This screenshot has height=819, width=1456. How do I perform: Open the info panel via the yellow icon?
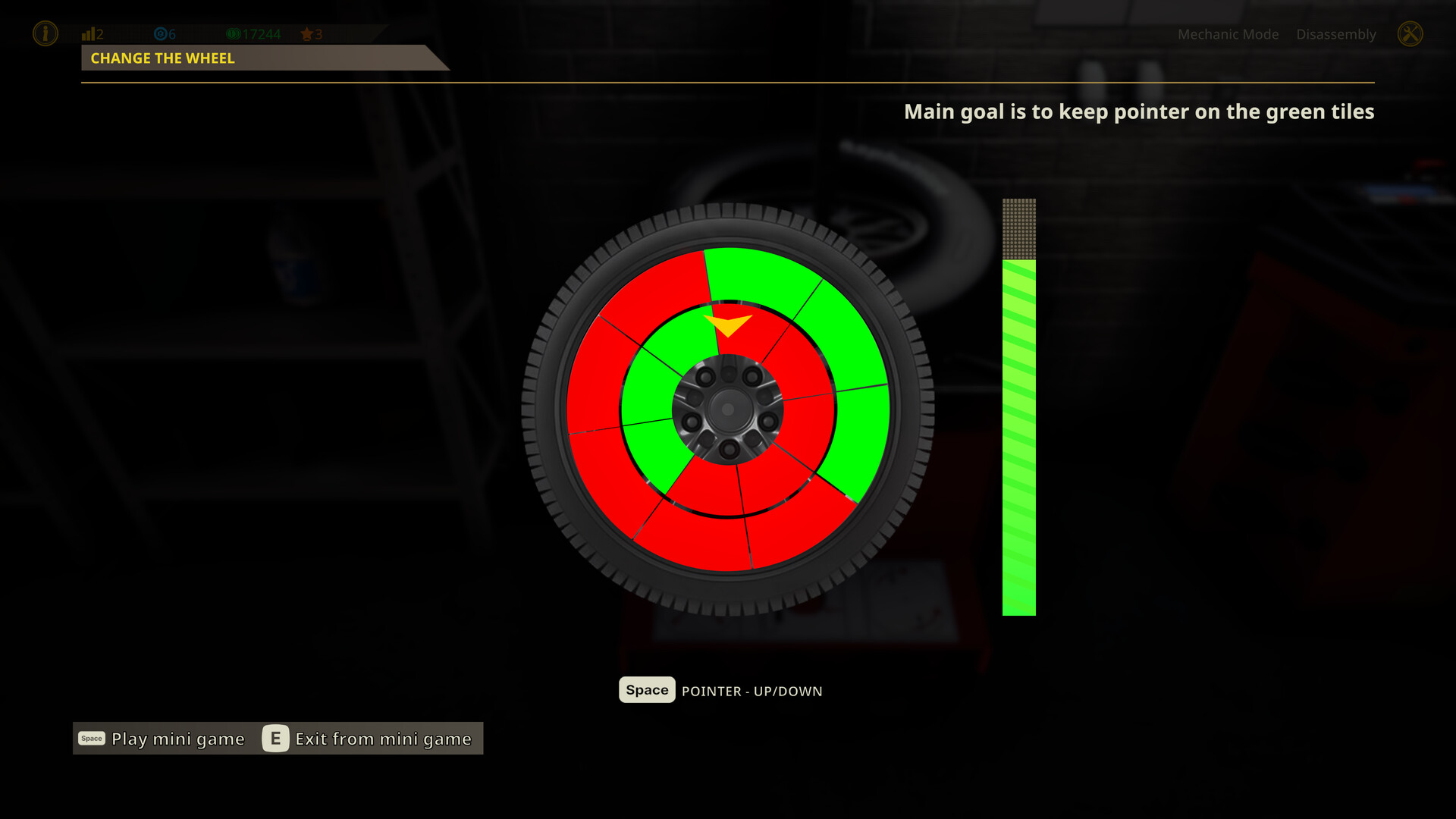click(45, 33)
